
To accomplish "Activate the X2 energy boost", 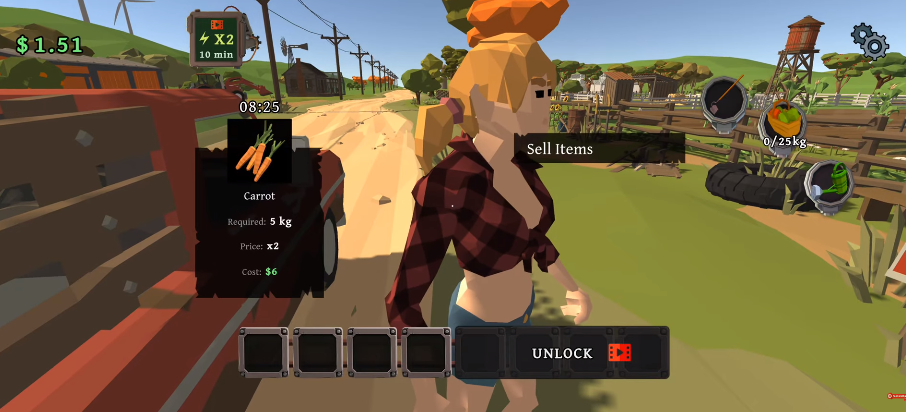I will point(215,39).
